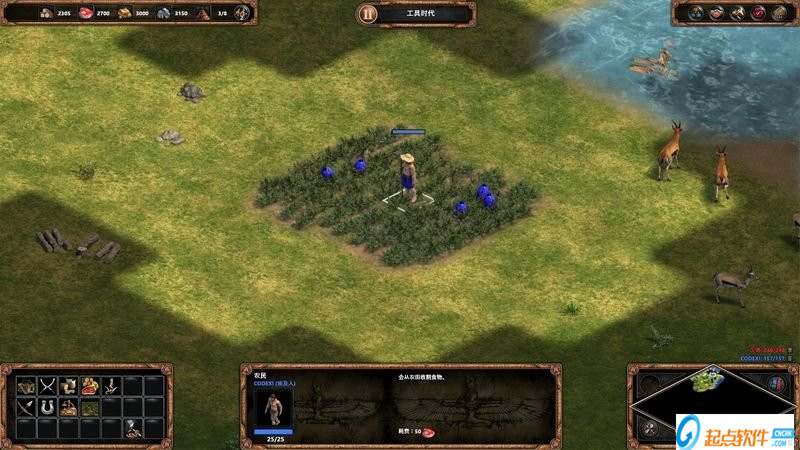Click the pickaxe and rubble command icon
Viewport: 800px width, 450px height.
coord(133,428)
